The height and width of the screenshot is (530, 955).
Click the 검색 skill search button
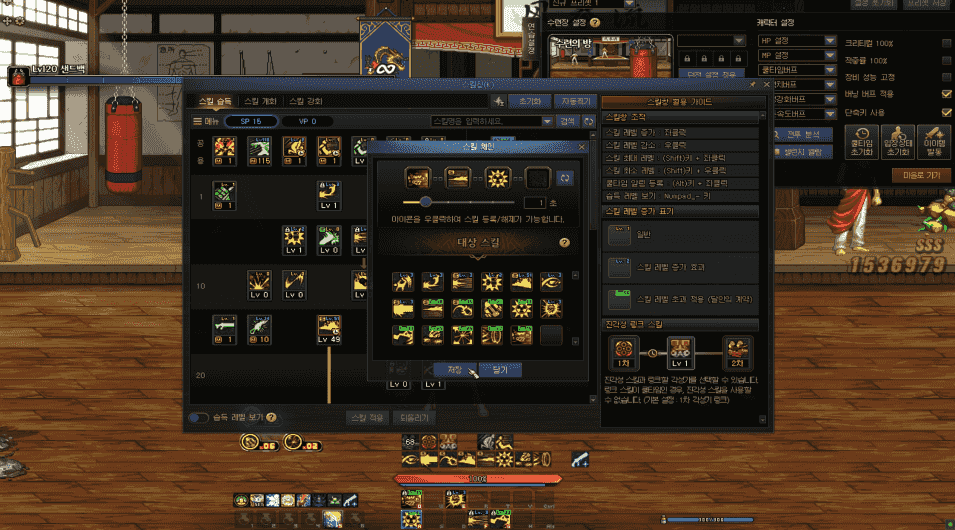[x=567, y=121]
